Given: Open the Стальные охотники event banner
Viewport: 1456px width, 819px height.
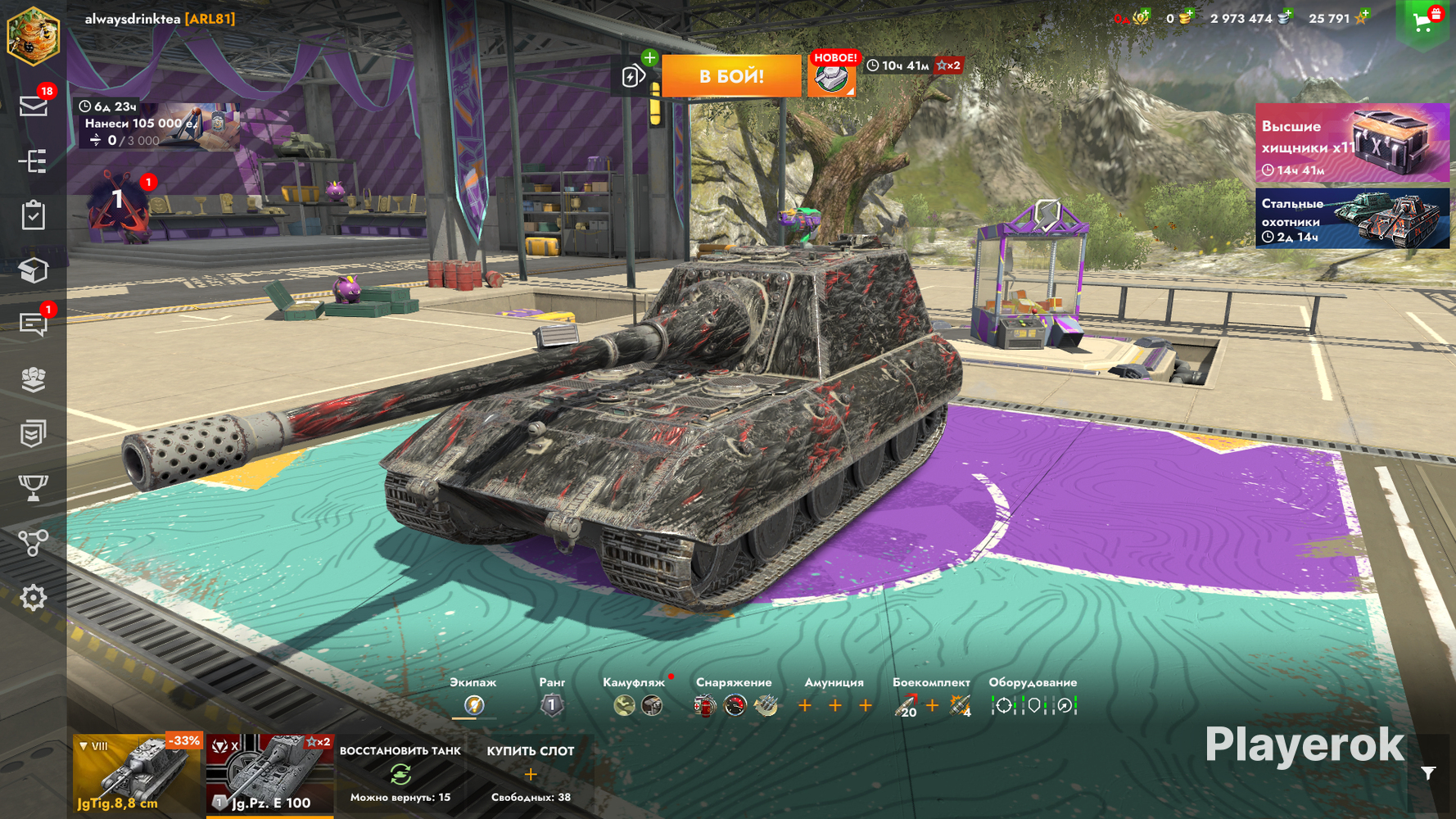Looking at the screenshot, I should [1352, 219].
